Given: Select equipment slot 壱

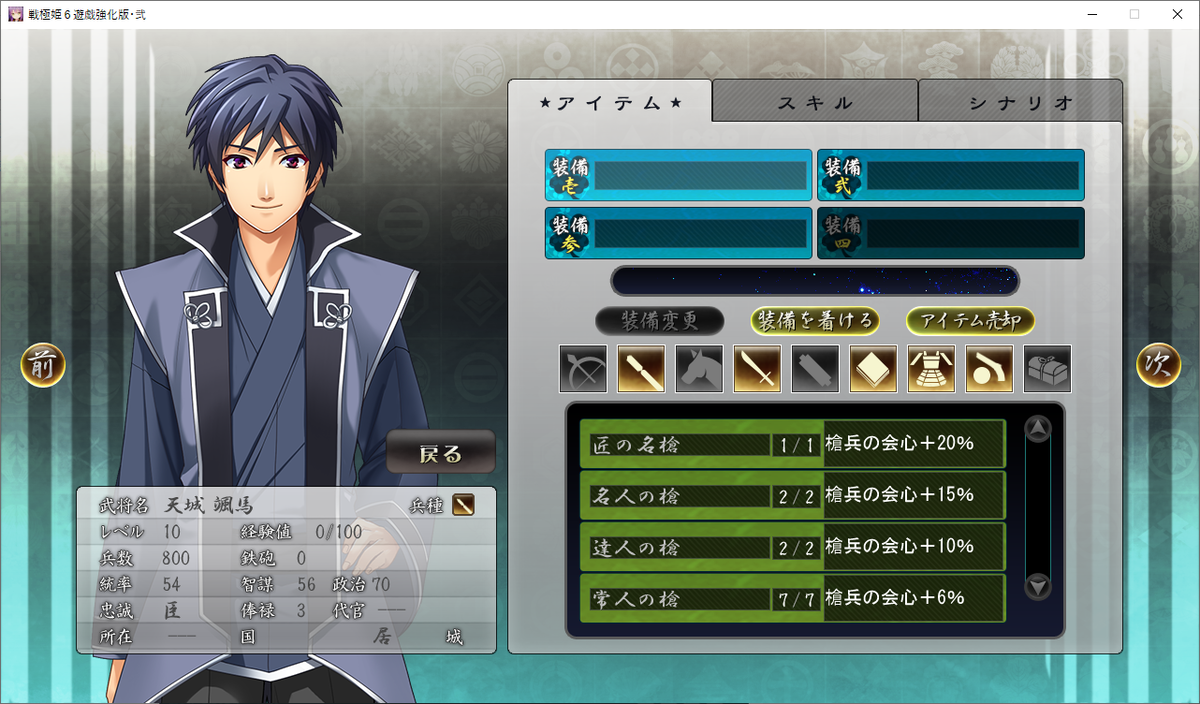Looking at the screenshot, I should pos(678,176).
